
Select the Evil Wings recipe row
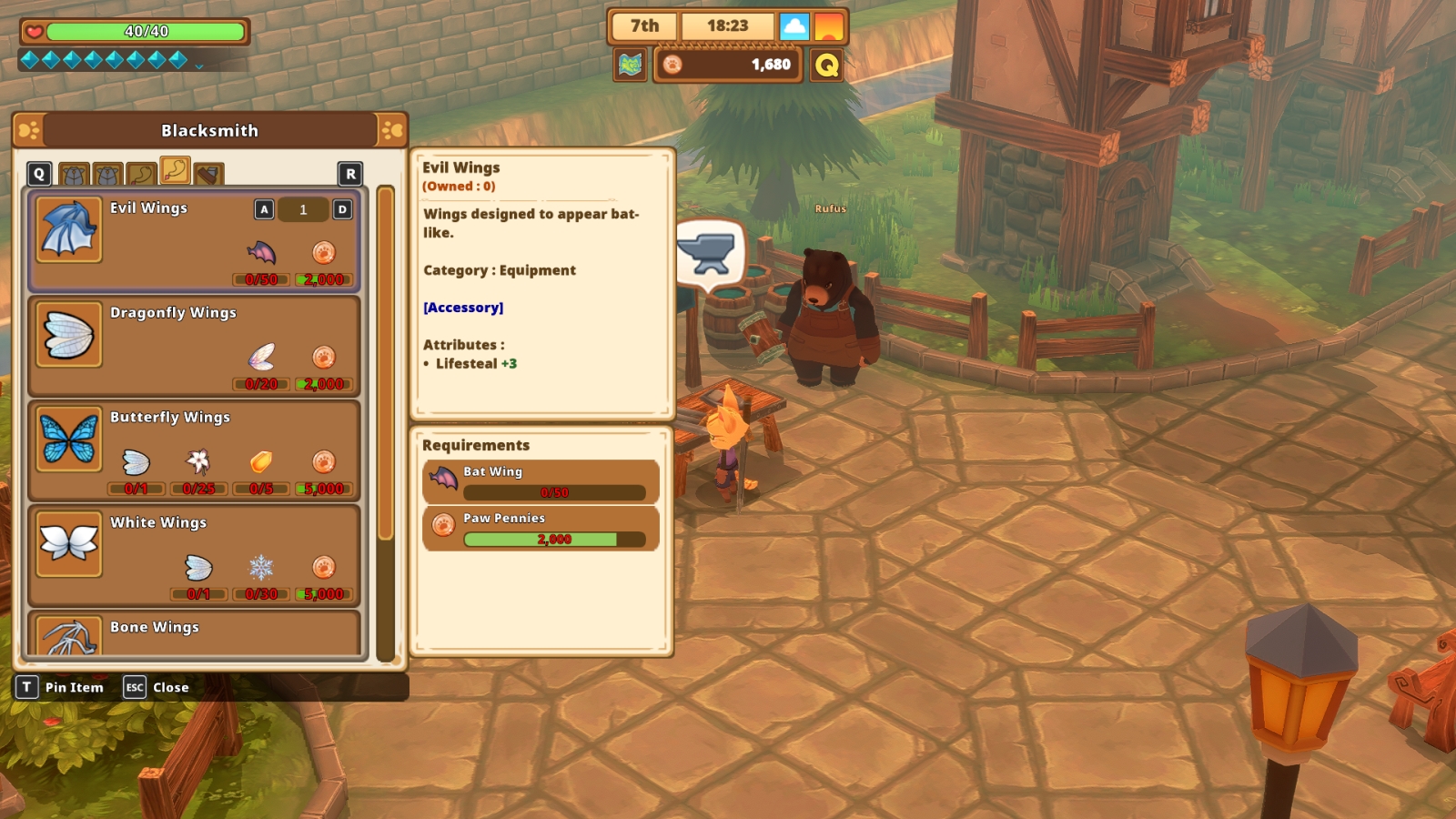tap(182, 242)
